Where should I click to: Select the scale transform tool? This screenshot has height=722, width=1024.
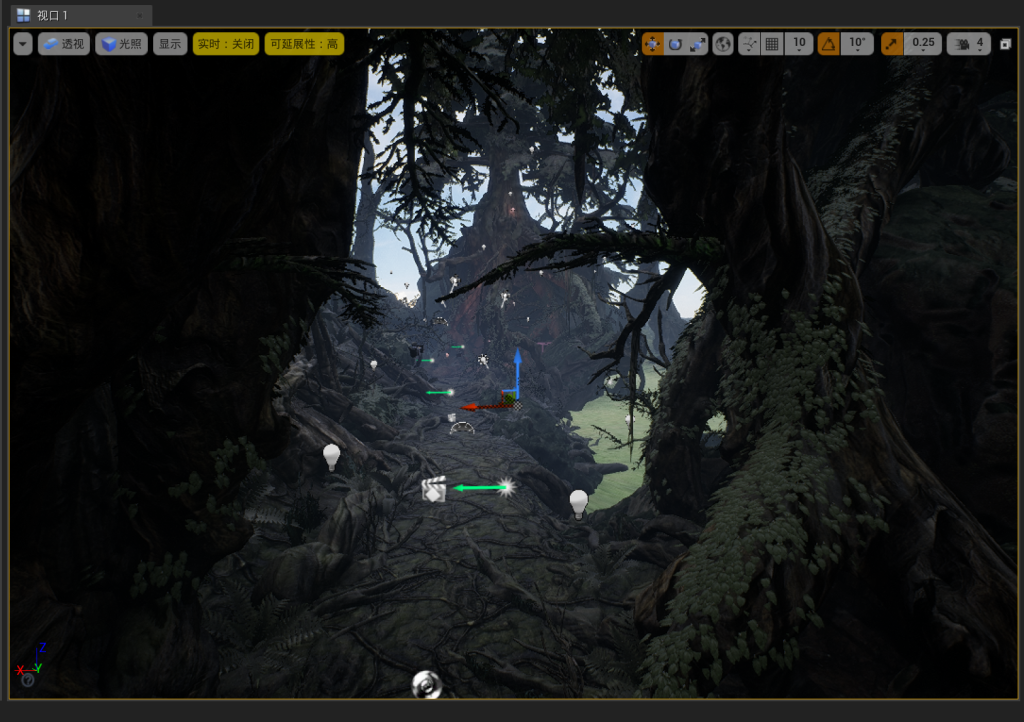(697, 44)
